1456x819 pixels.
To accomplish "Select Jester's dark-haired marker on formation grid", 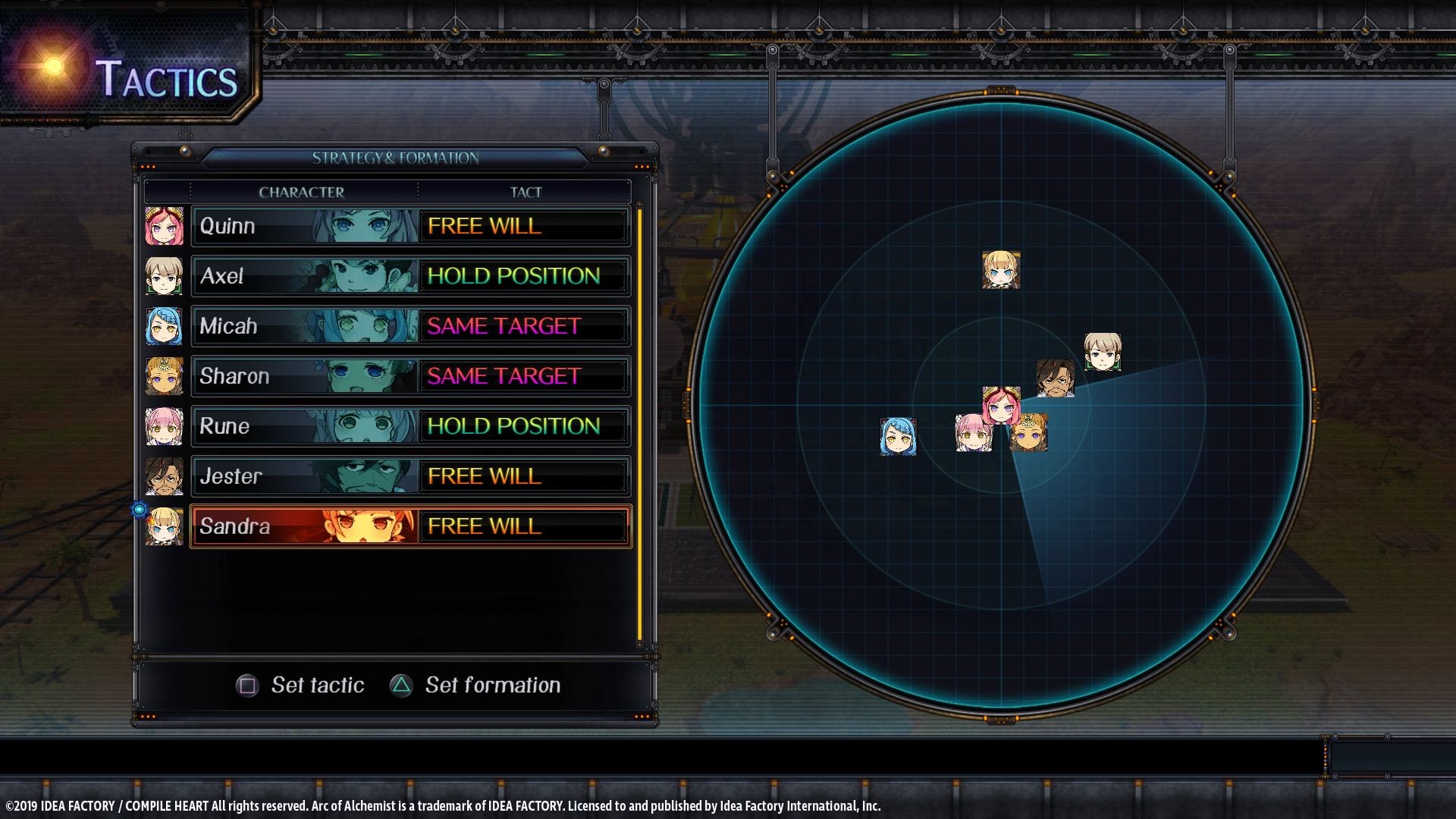I will point(1055,378).
